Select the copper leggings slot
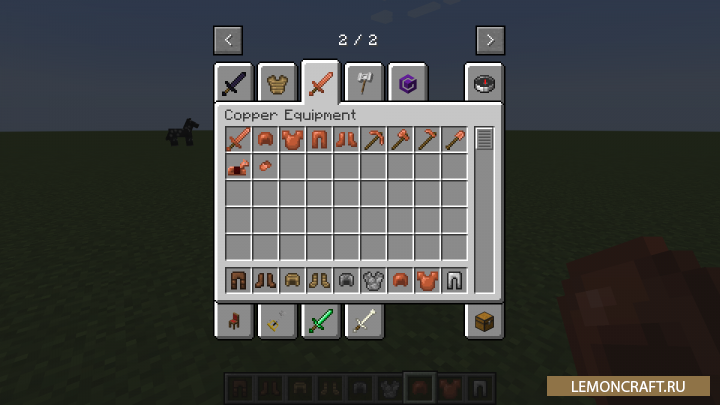This screenshot has height=405, width=720. click(320, 140)
